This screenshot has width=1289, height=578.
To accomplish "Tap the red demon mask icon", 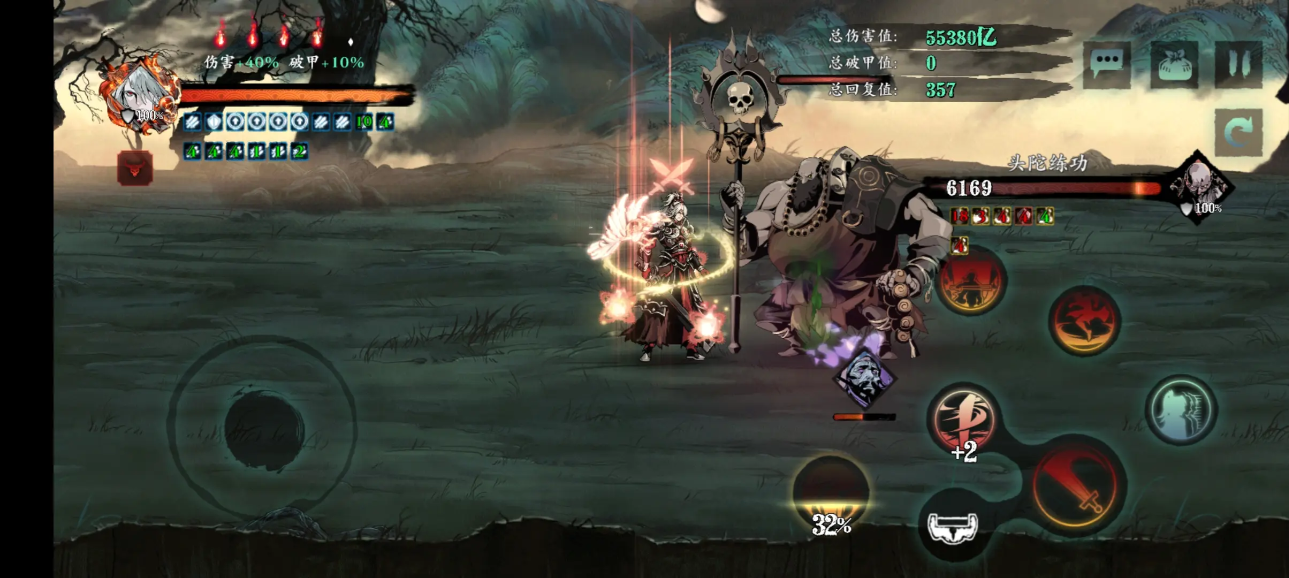I will click(x=135, y=168).
